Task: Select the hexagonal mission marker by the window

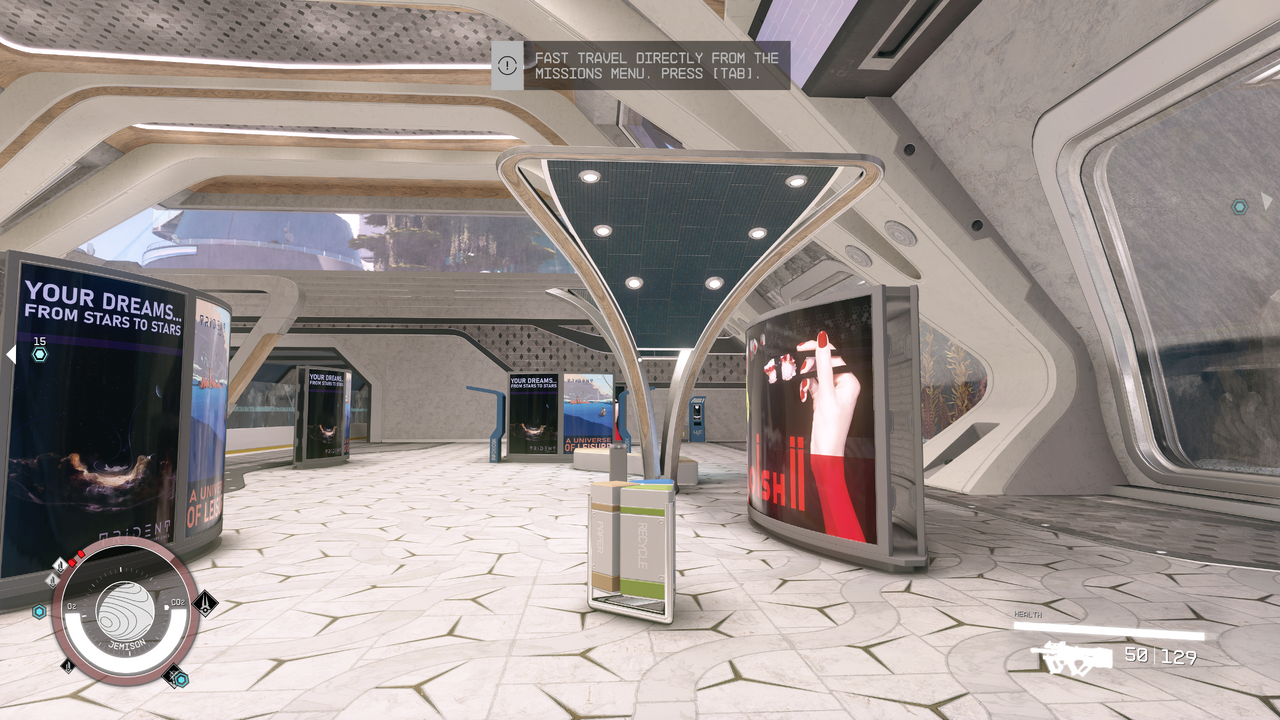Action: [1240, 206]
